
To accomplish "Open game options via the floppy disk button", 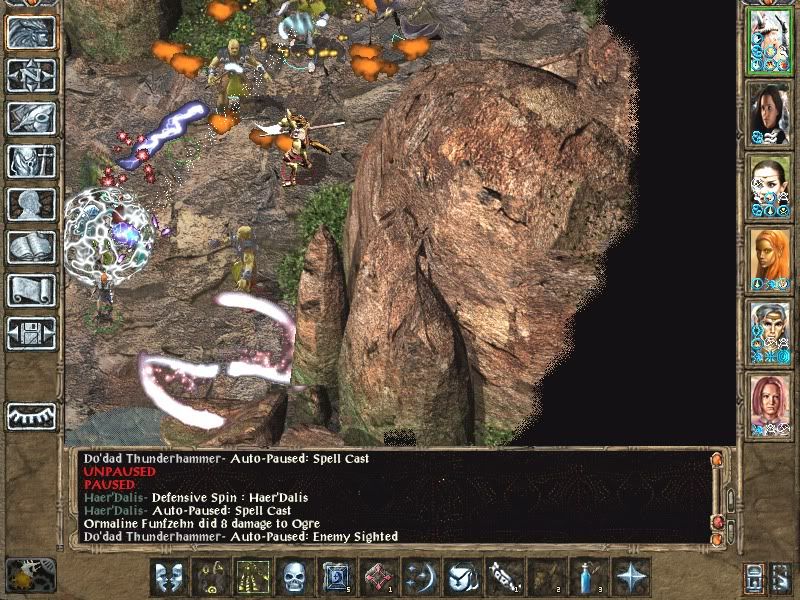I will tap(31, 333).
